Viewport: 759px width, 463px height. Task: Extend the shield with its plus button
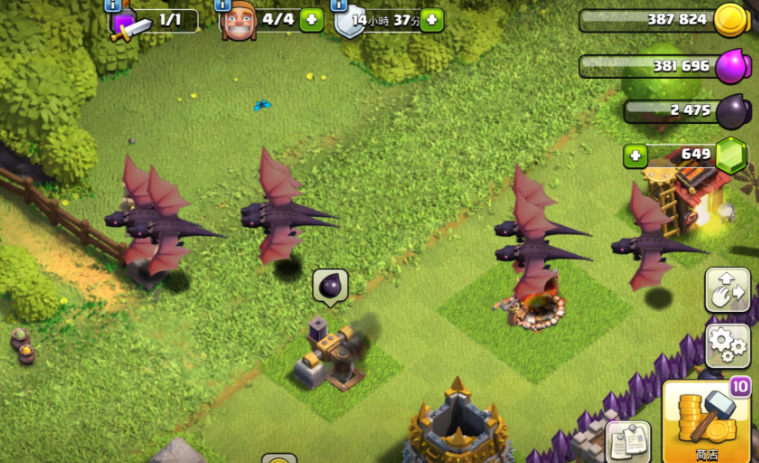[431, 20]
